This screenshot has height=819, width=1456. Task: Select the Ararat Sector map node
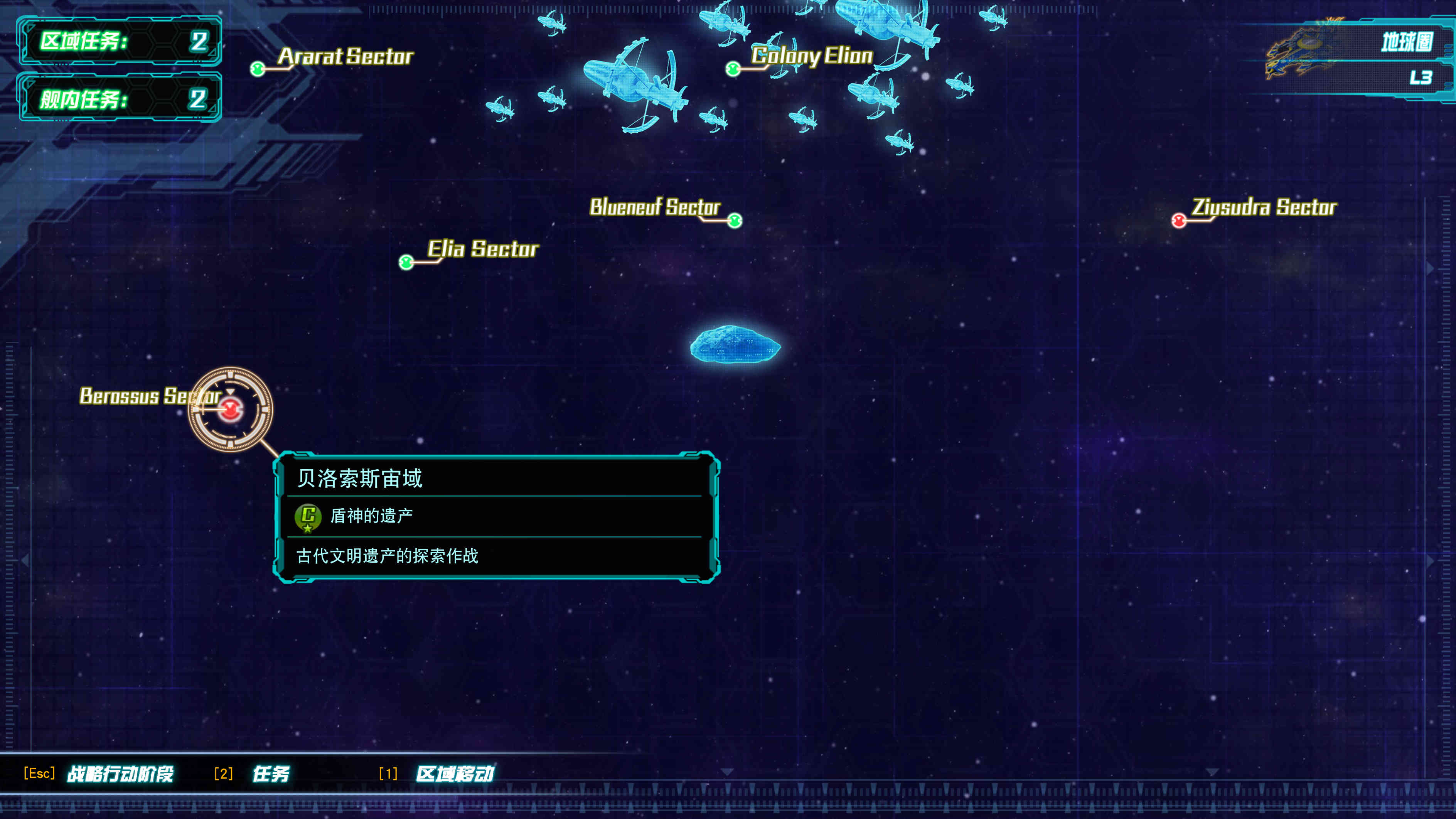pyautogui.click(x=258, y=69)
